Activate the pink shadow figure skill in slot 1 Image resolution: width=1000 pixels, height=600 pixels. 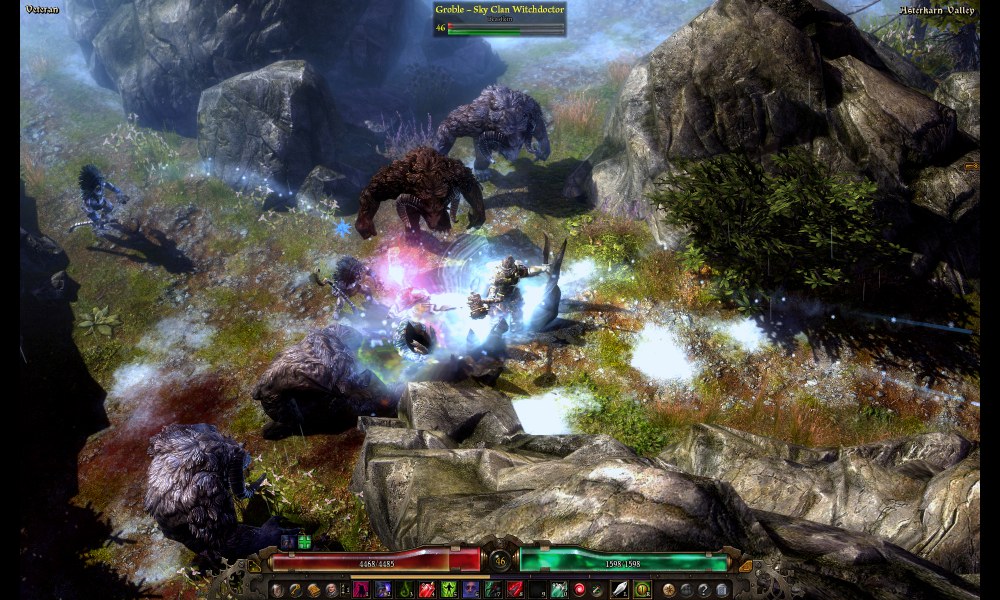point(360,590)
